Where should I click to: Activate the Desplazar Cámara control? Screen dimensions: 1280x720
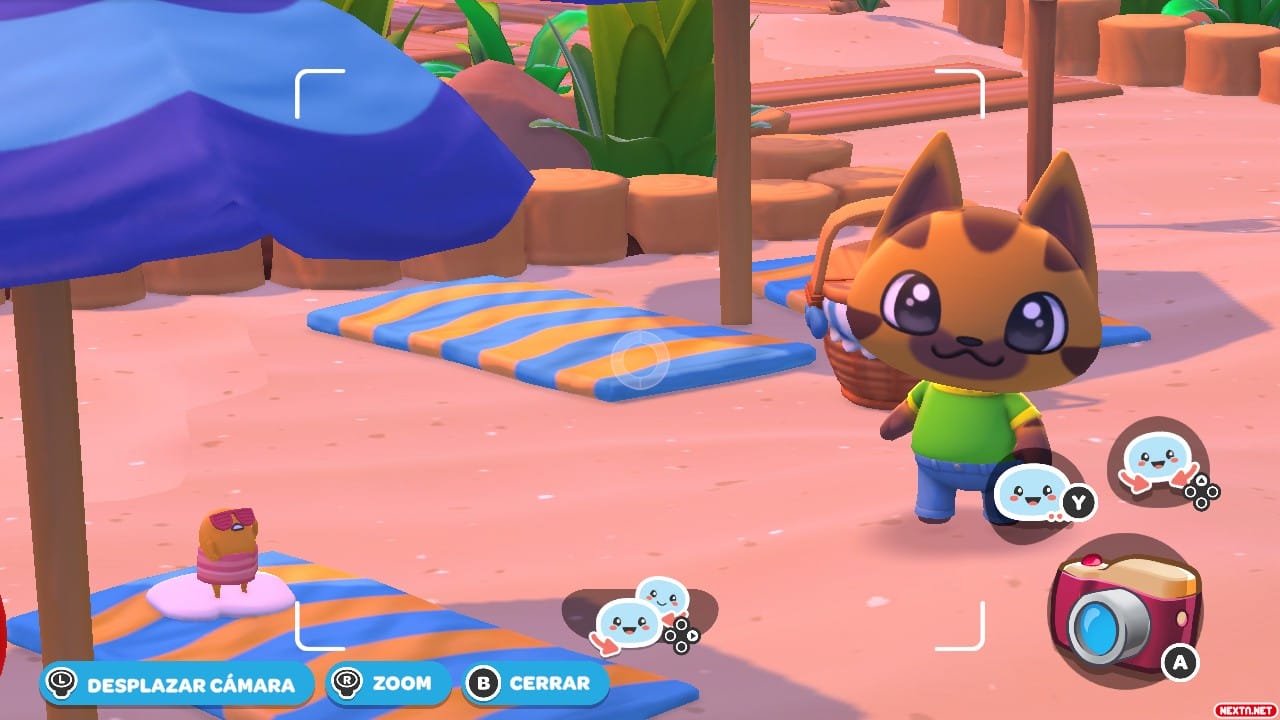point(178,684)
